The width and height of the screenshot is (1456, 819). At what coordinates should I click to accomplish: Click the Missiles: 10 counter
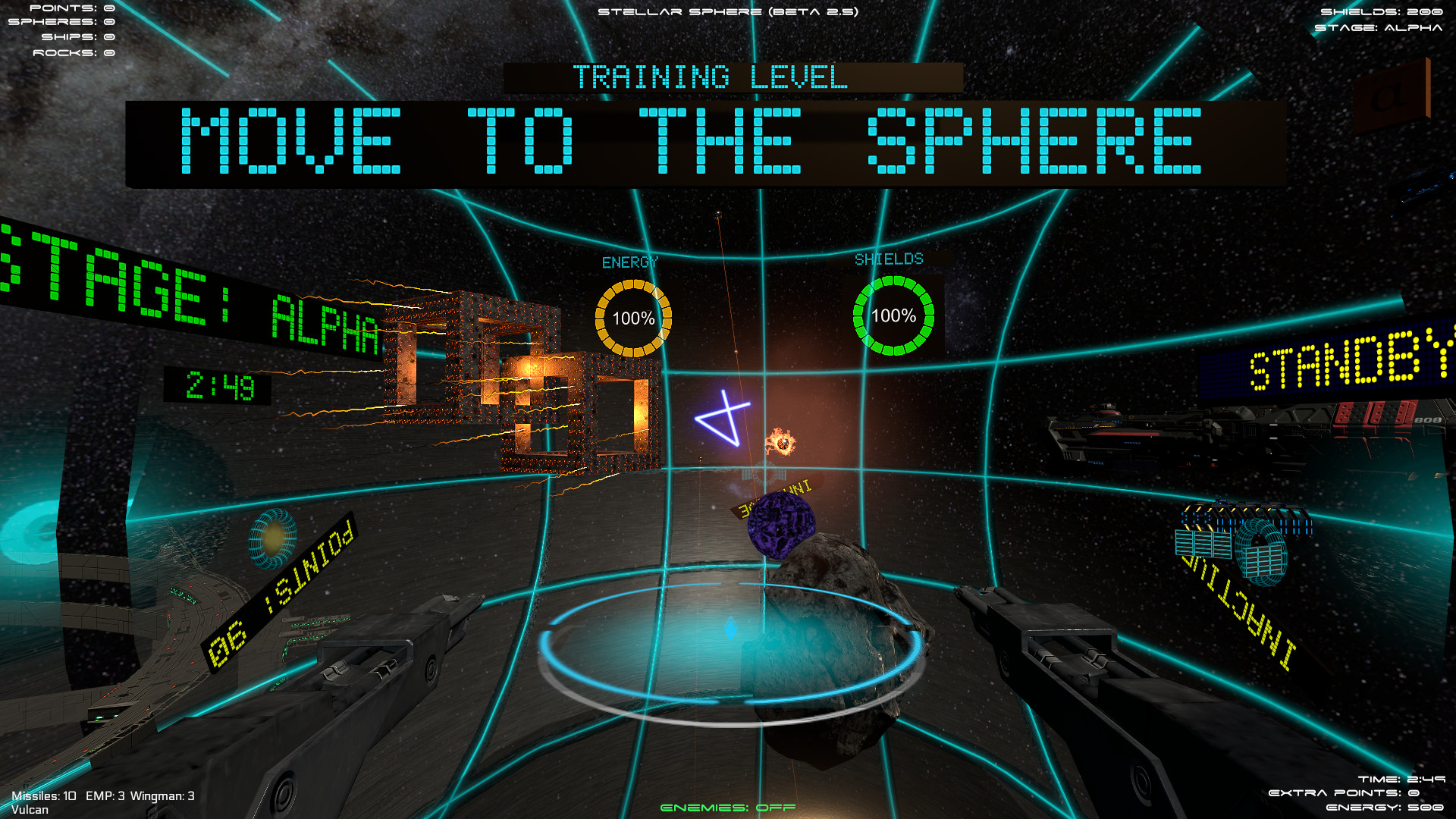tap(44, 797)
